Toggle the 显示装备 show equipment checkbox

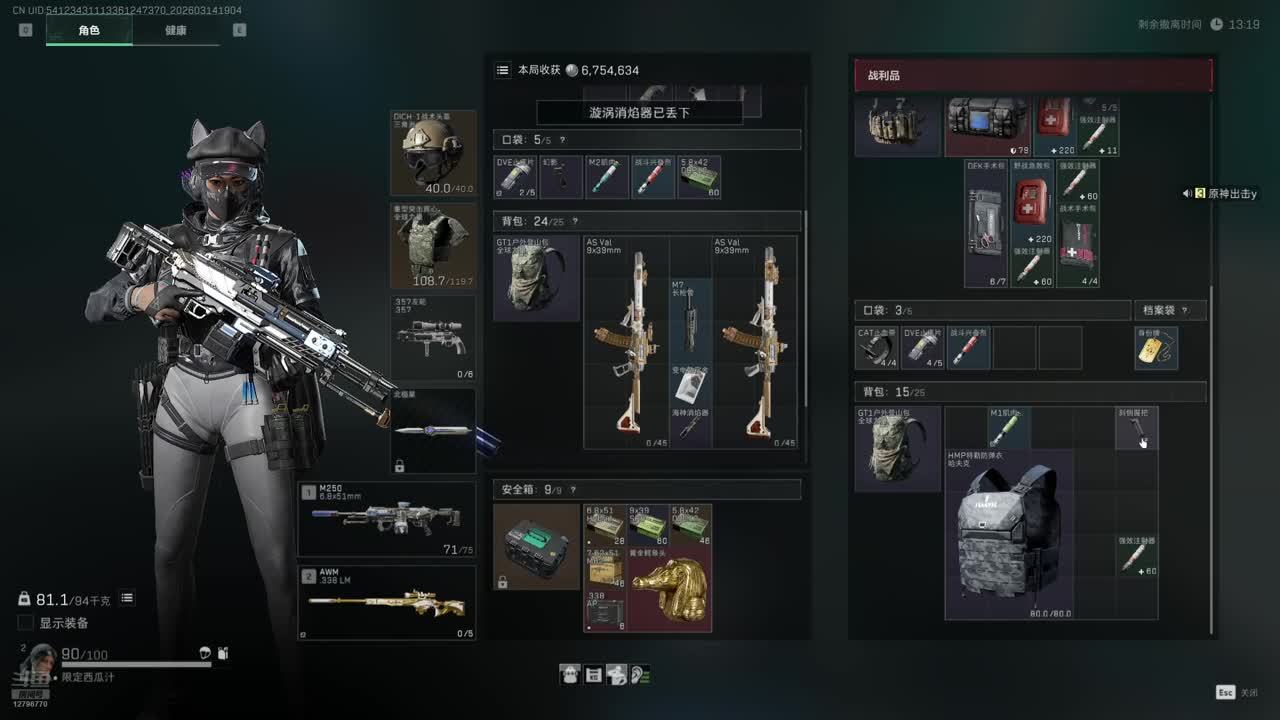point(26,623)
